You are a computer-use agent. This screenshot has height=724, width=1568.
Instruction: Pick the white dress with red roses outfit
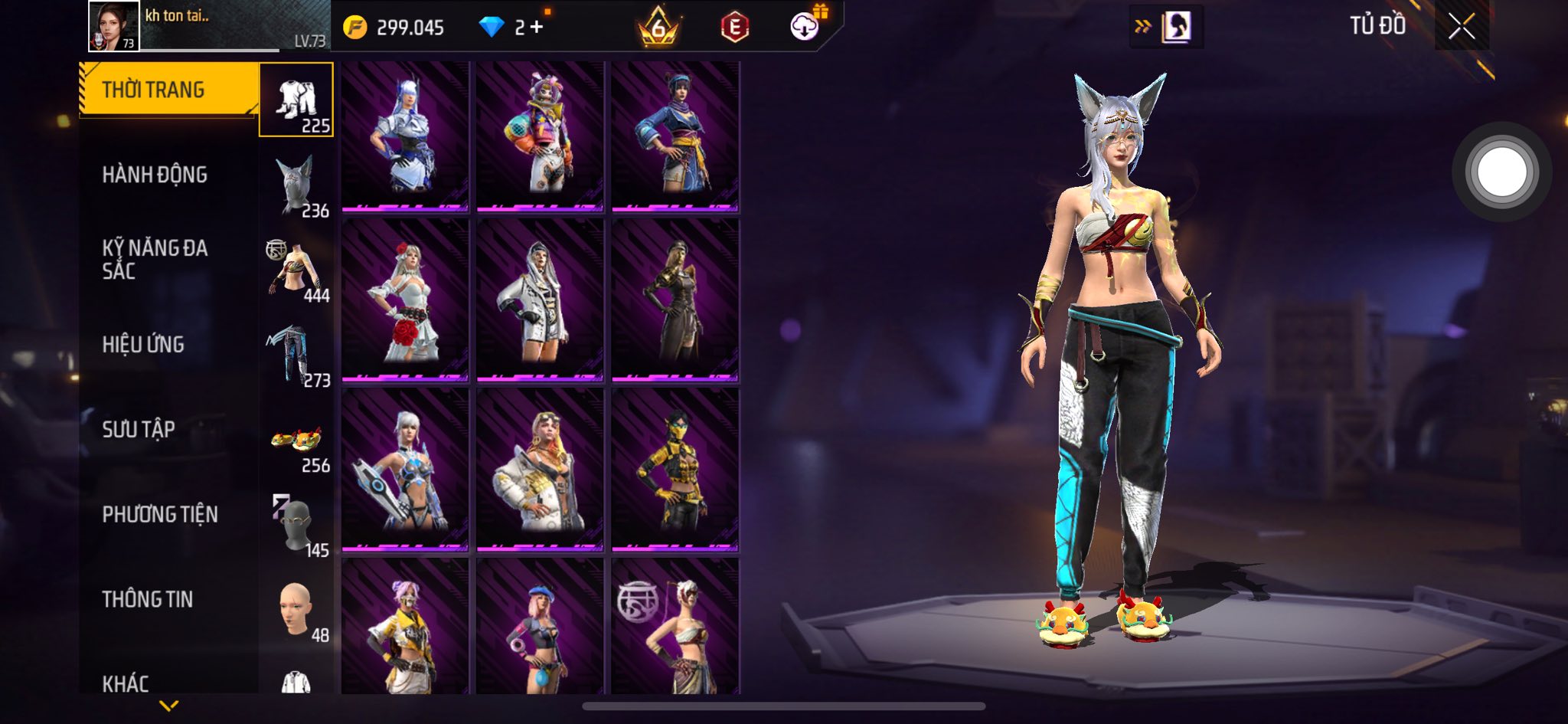point(405,300)
